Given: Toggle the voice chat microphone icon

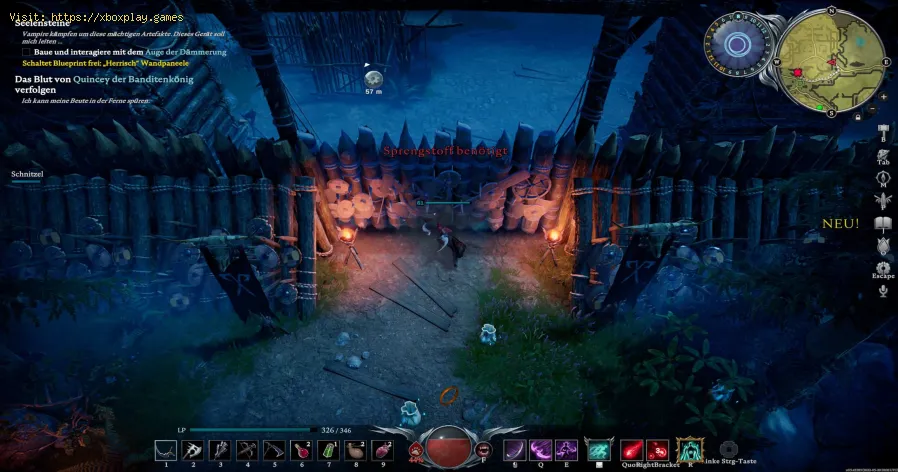Looking at the screenshot, I should click(x=883, y=291).
